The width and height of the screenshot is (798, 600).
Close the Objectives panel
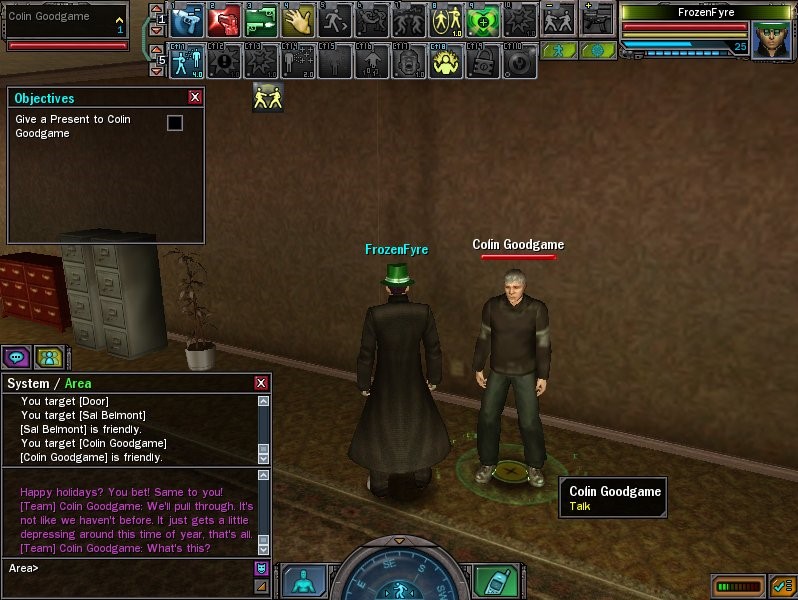pyautogui.click(x=195, y=98)
